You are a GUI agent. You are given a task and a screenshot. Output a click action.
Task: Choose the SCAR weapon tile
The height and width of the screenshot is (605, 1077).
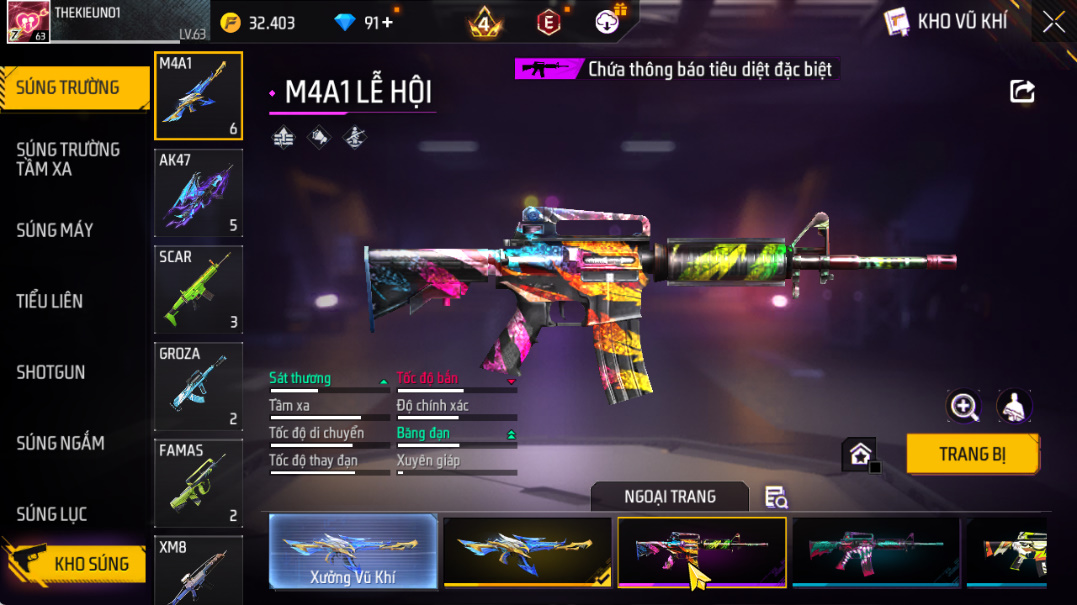coord(199,290)
